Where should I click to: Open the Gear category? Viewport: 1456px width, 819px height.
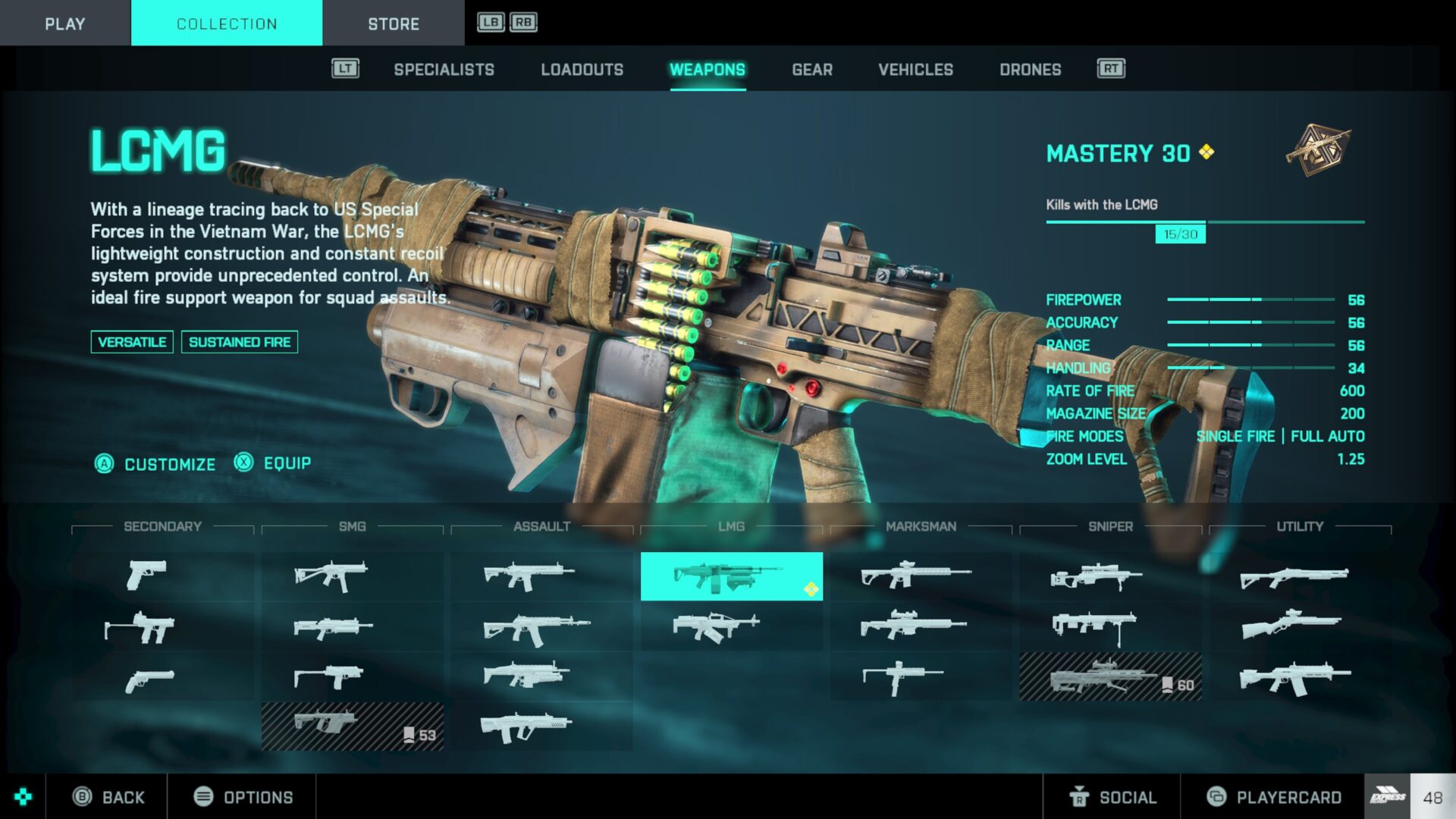(811, 70)
